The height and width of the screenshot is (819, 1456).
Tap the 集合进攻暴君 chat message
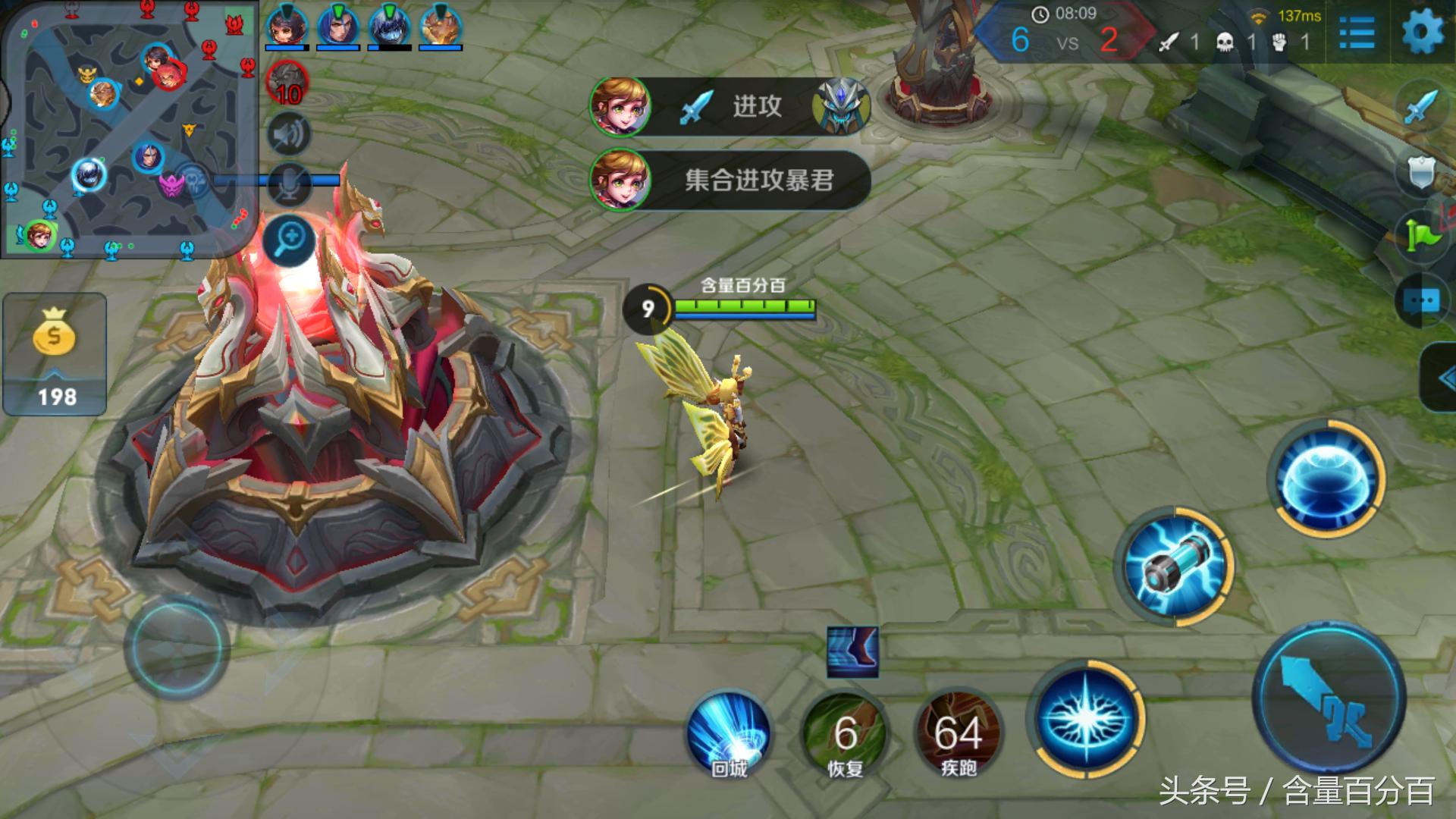[758, 180]
